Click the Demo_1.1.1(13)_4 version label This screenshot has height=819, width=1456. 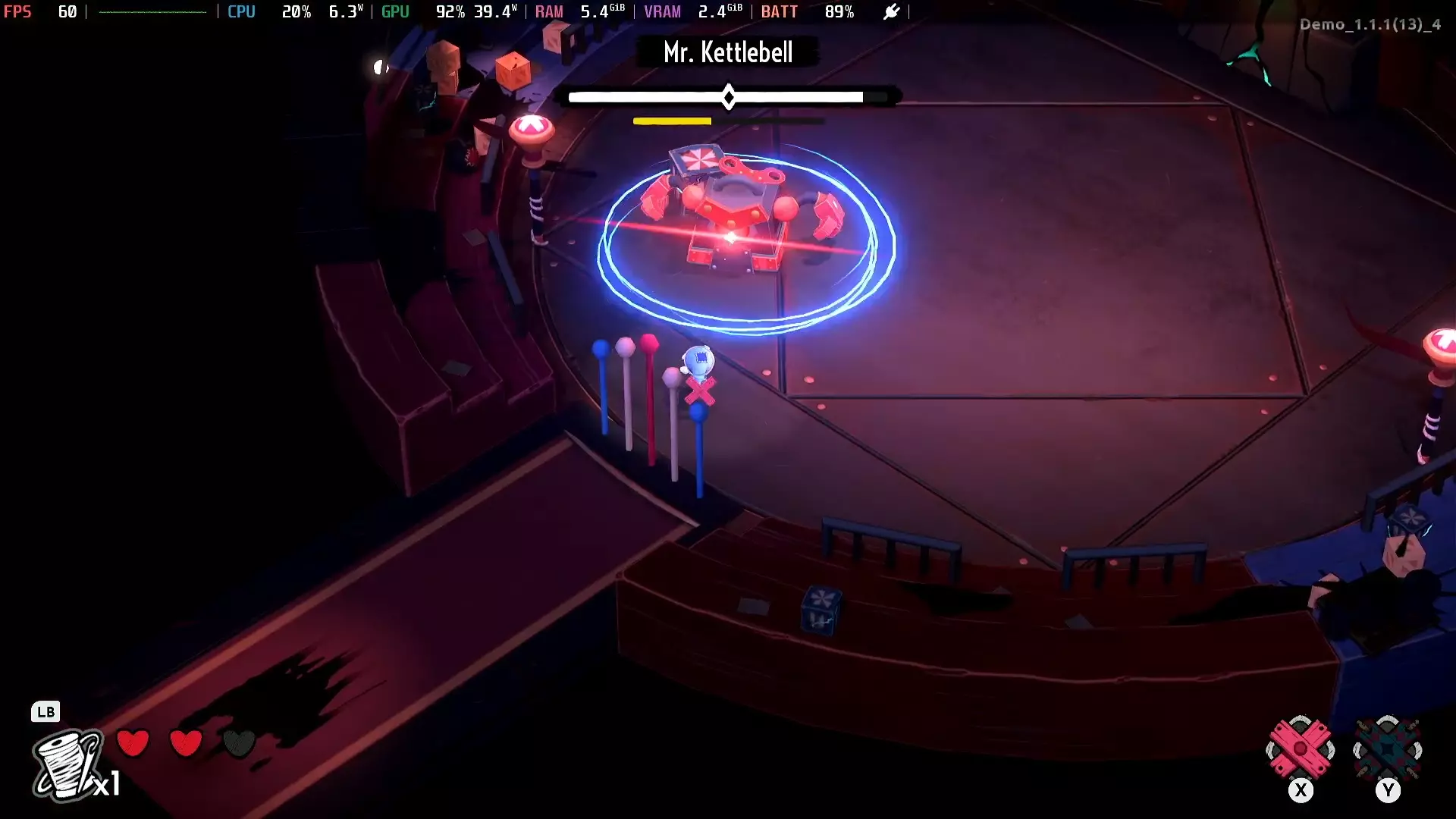click(1370, 24)
